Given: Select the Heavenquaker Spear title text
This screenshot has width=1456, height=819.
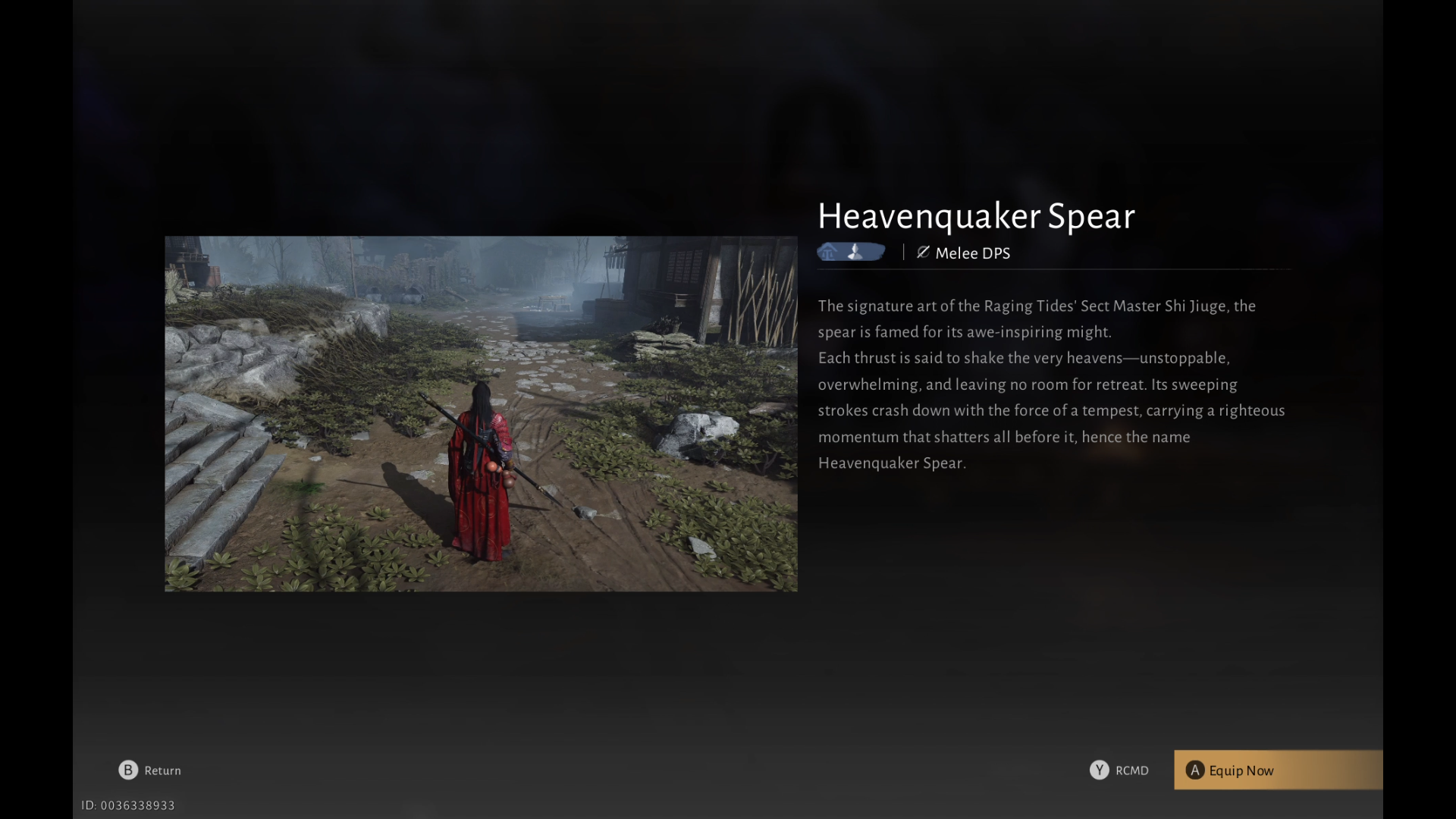Looking at the screenshot, I should click(x=976, y=217).
